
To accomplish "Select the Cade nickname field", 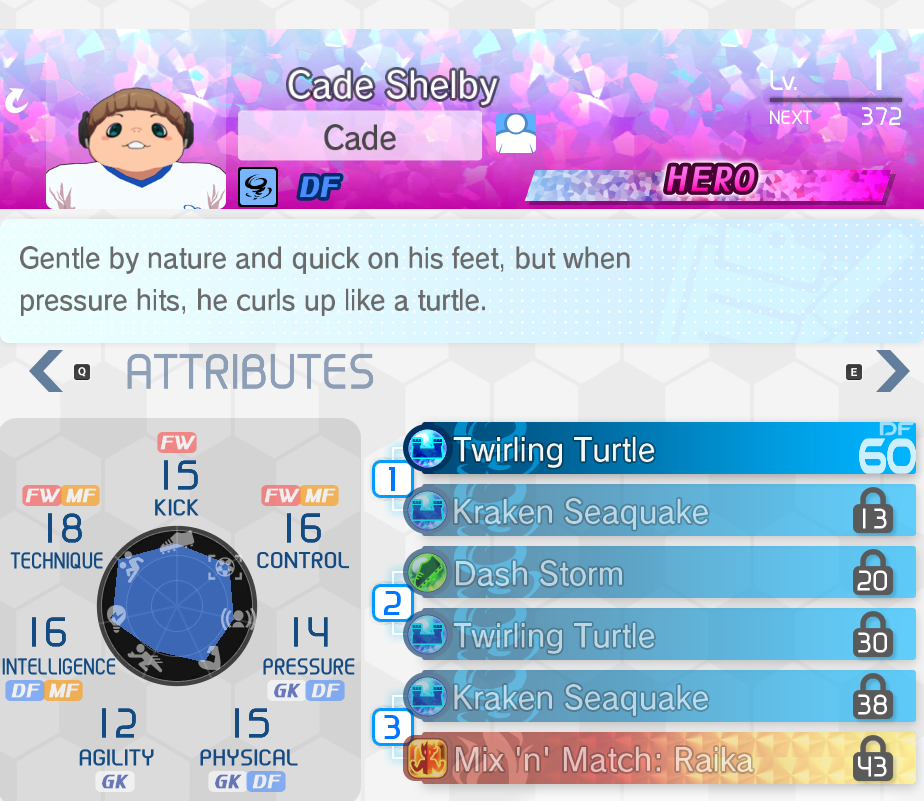I will 359,137.
